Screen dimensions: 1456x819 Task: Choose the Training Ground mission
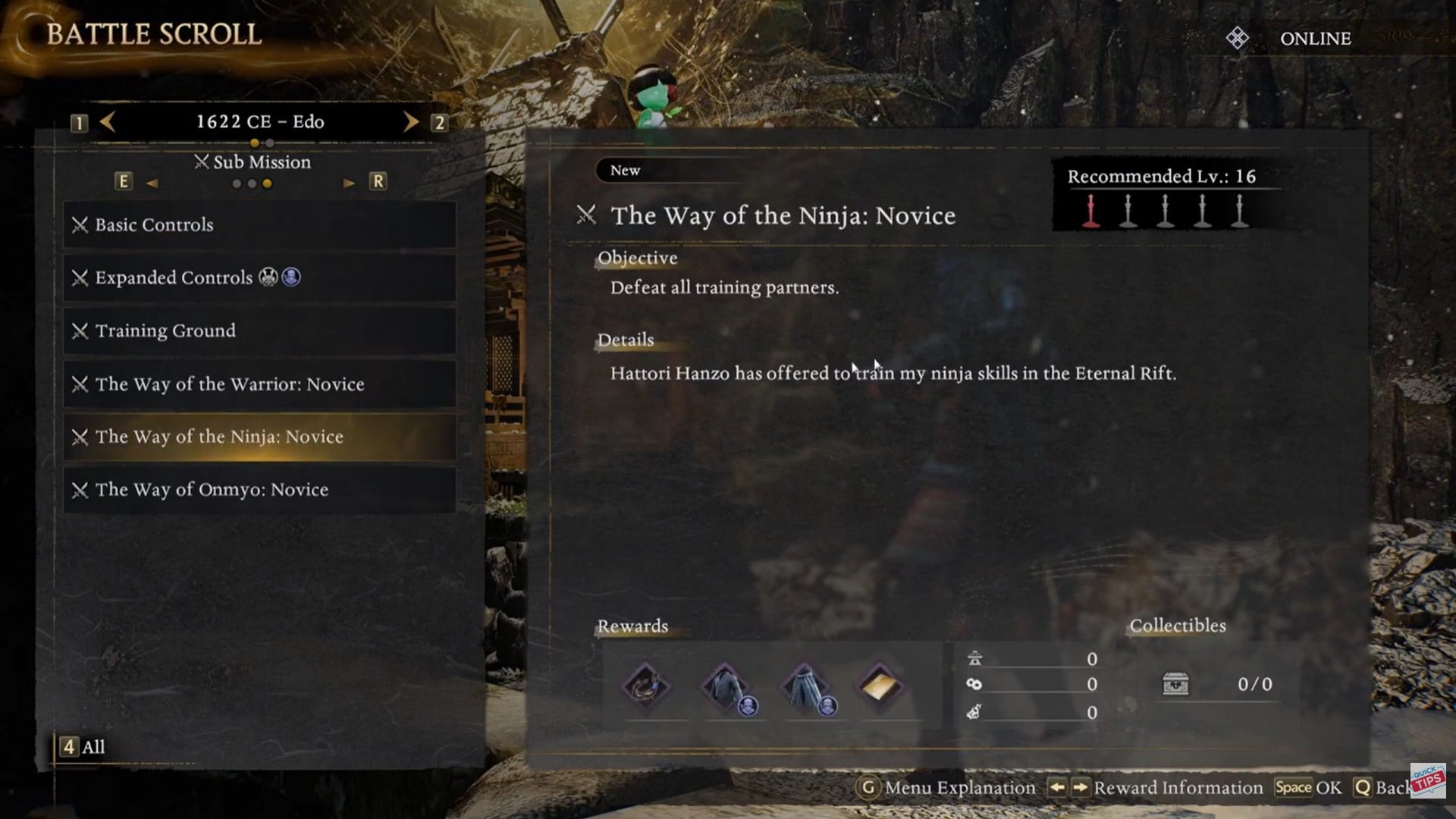[x=259, y=331]
